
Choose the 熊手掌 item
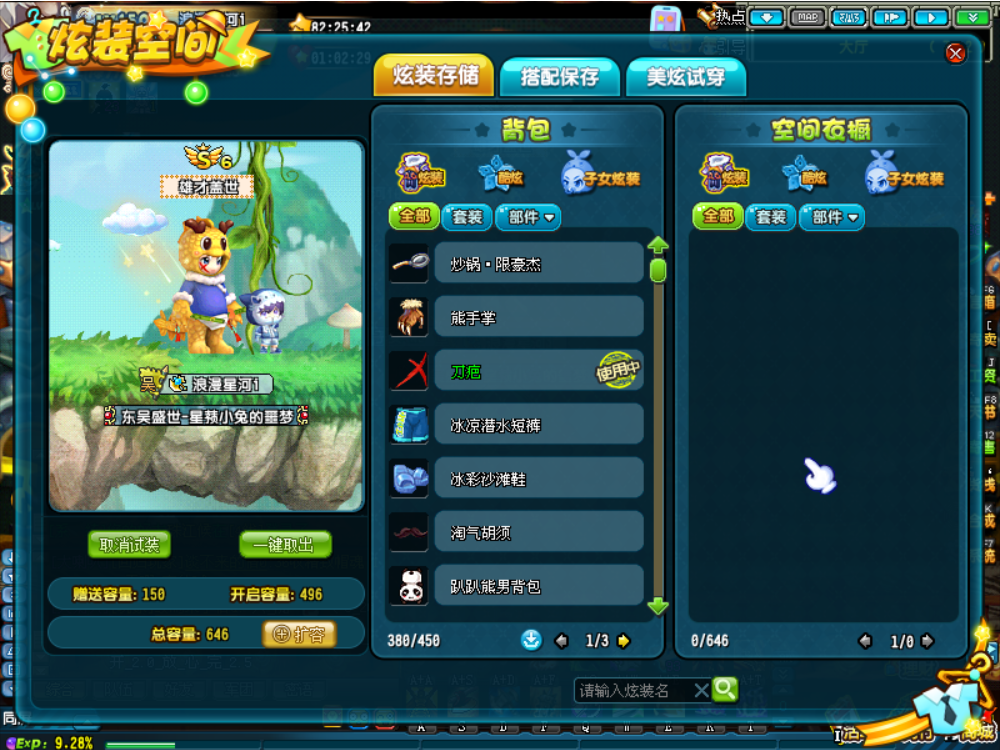tap(538, 317)
